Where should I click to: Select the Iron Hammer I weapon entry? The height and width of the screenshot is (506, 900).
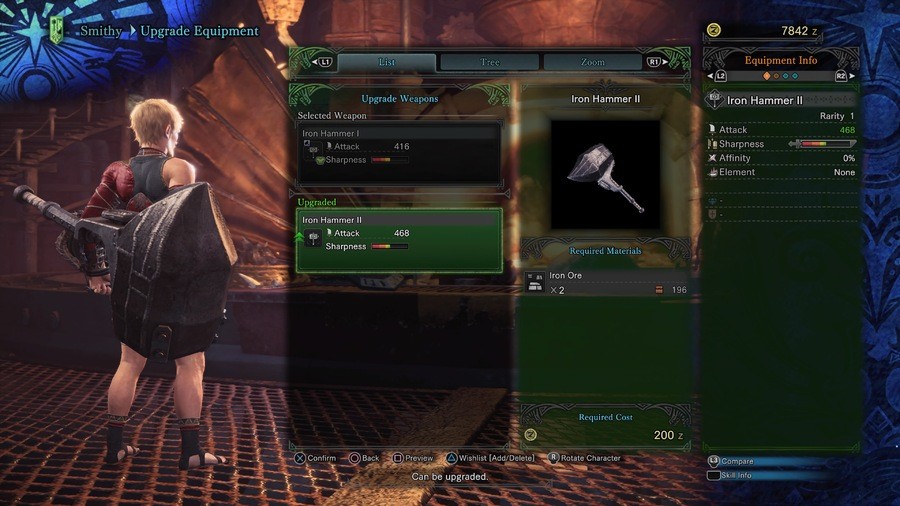[399, 147]
